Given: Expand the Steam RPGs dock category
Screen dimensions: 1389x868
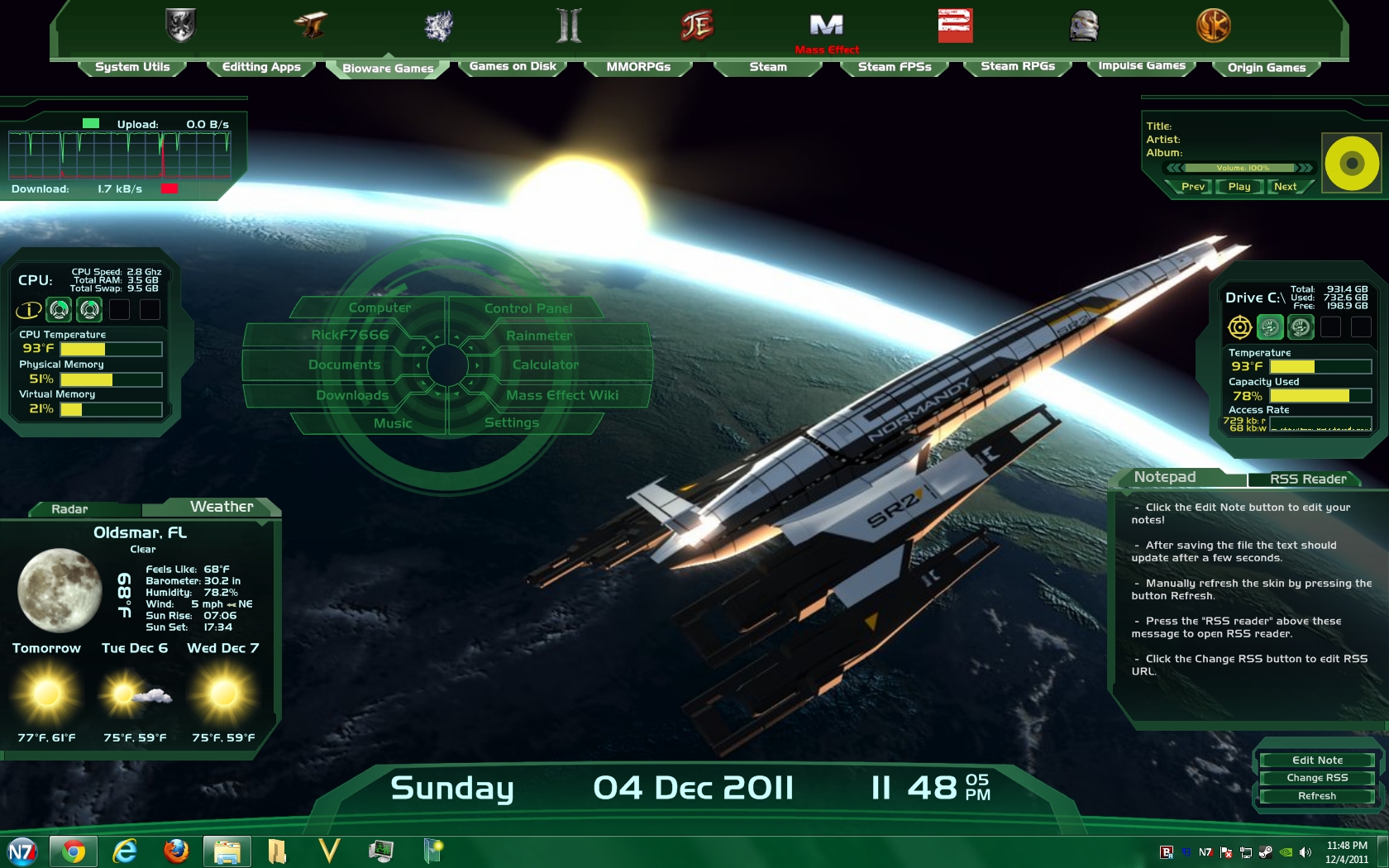Looking at the screenshot, I should pyautogui.click(x=1018, y=67).
